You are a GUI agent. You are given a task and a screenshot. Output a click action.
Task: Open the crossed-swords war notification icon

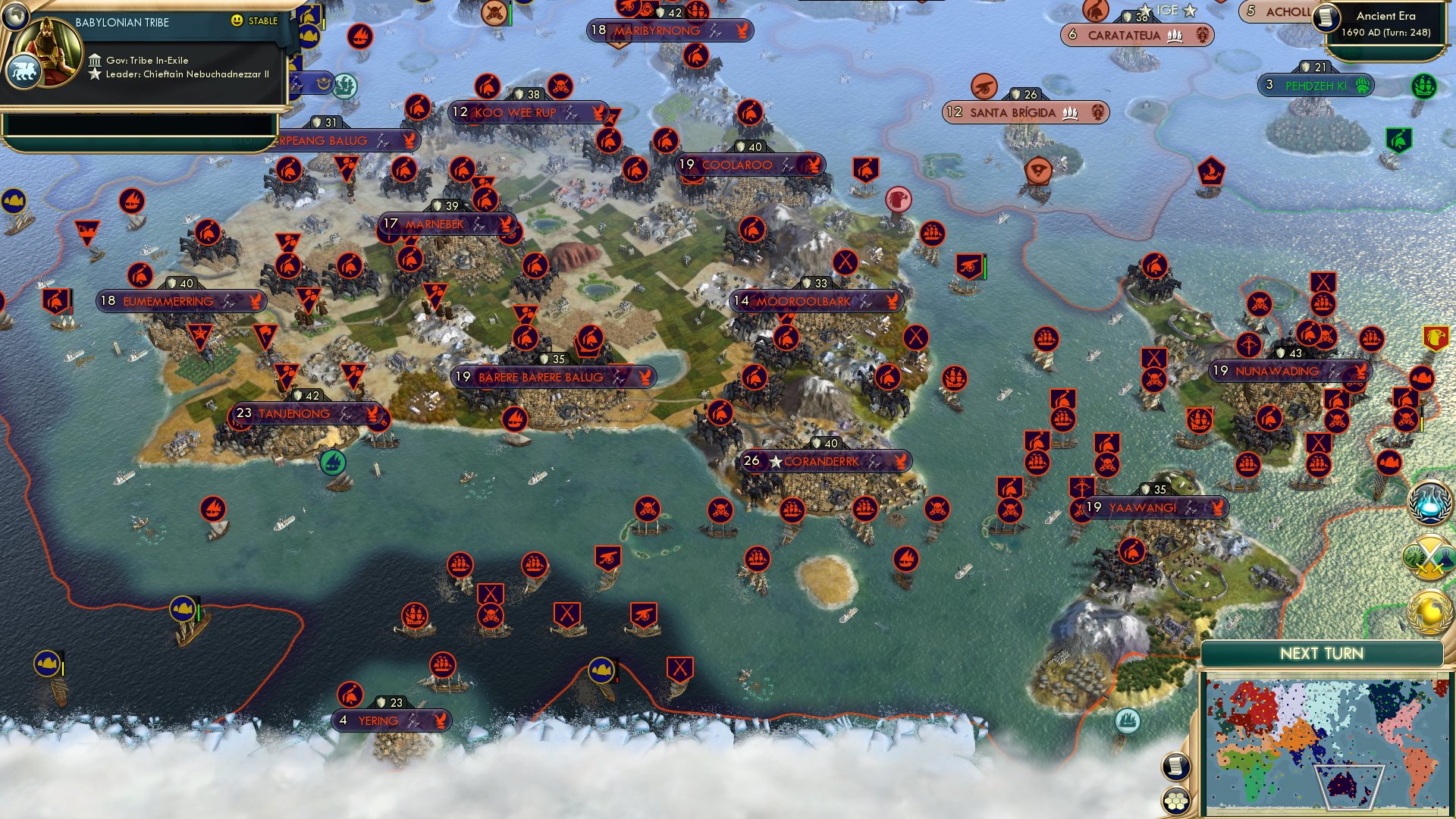pyautogui.click(x=1428, y=555)
